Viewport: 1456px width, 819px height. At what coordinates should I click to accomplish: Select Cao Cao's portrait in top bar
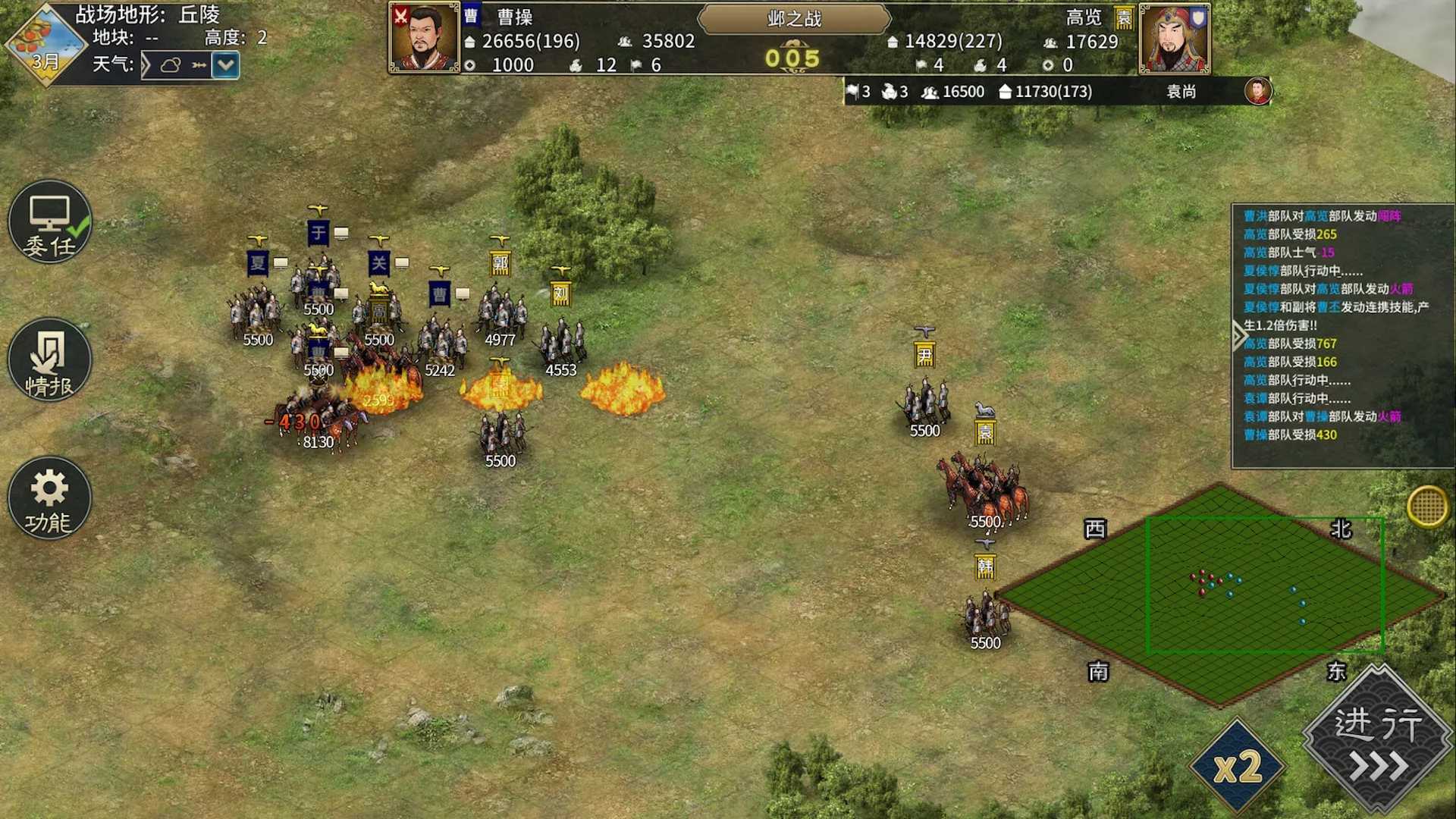(423, 39)
